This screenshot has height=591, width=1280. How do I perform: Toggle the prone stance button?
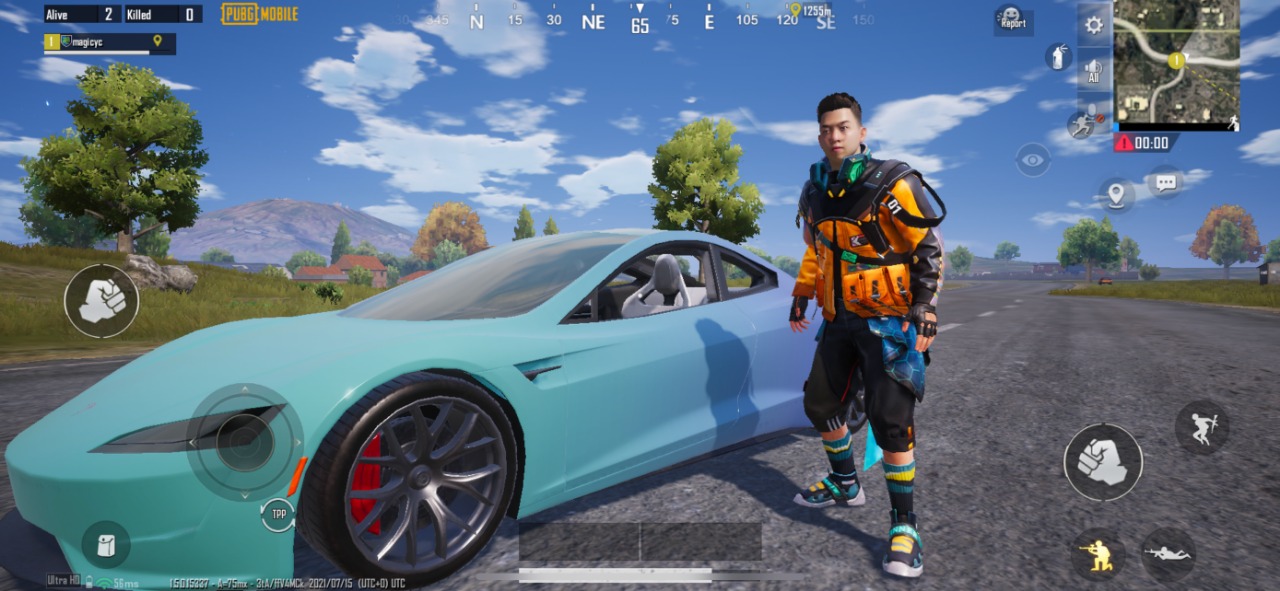1168,554
